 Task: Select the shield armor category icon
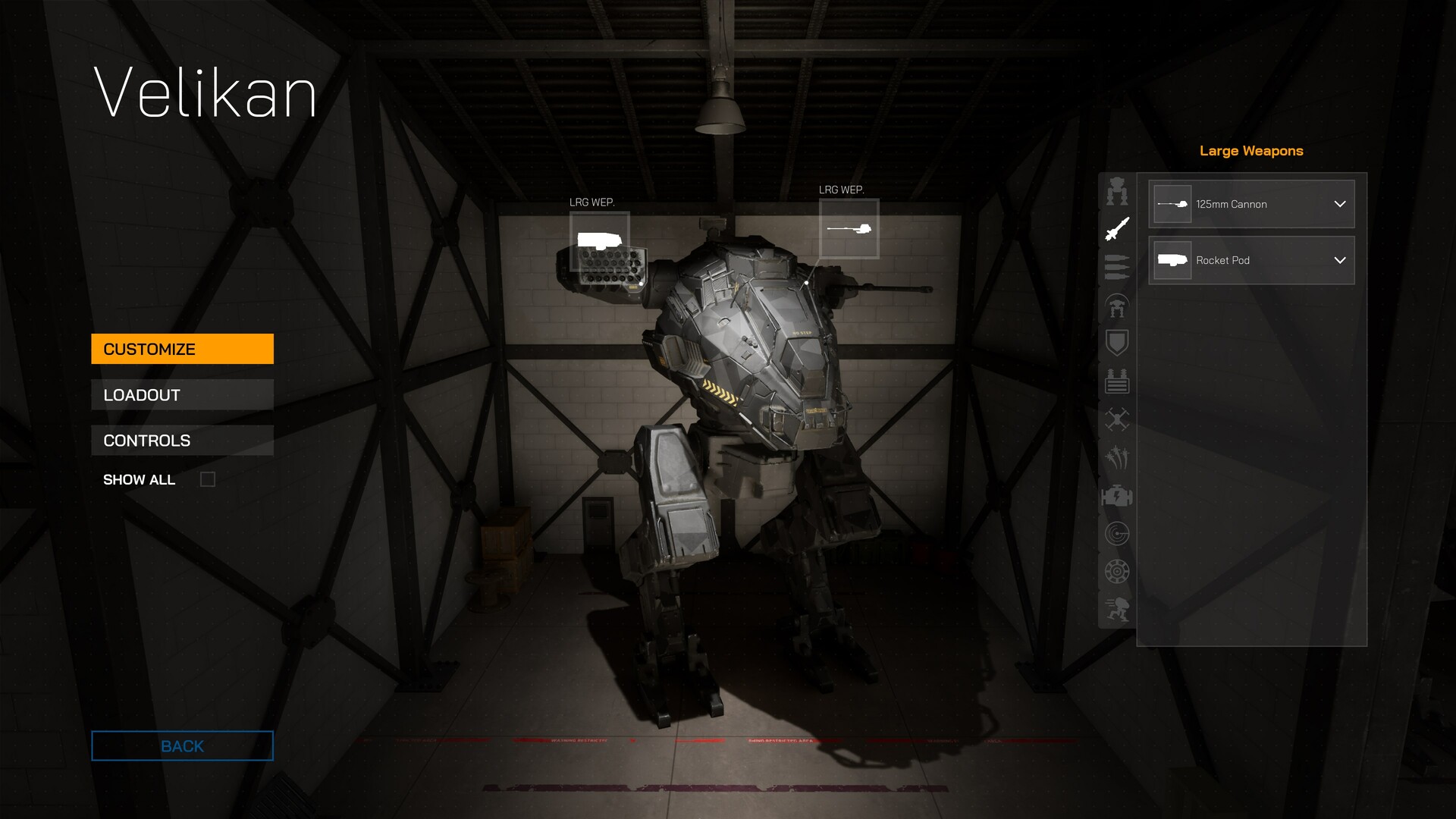click(1116, 343)
